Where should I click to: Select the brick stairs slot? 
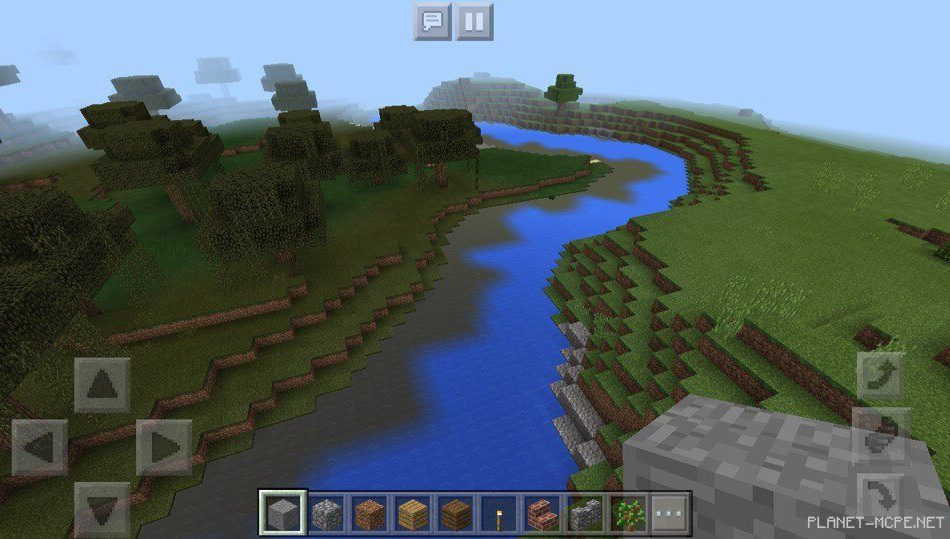click(x=543, y=514)
